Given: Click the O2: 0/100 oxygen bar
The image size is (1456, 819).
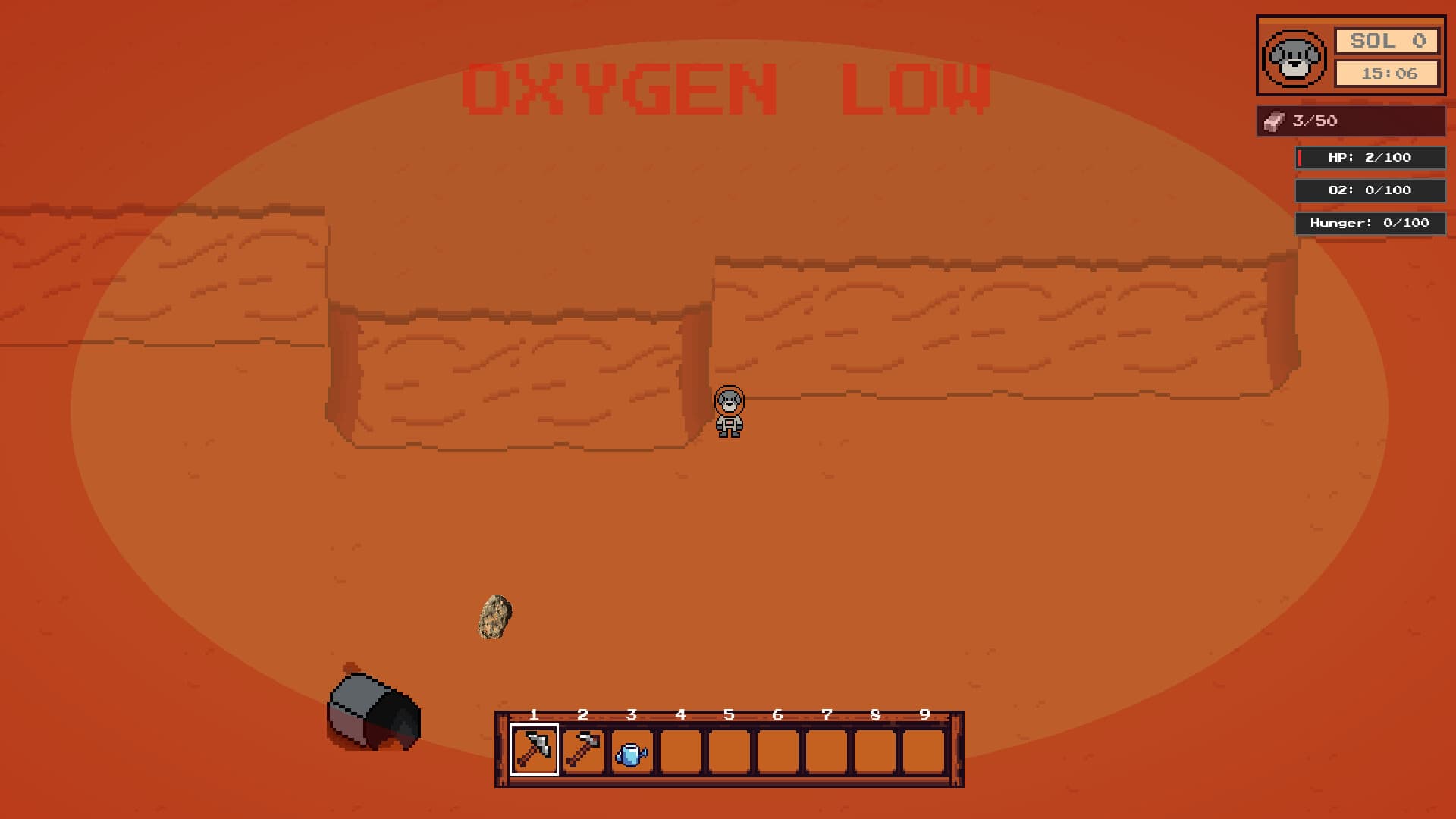Looking at the screenshot, I should click(x=1370, y=190).
